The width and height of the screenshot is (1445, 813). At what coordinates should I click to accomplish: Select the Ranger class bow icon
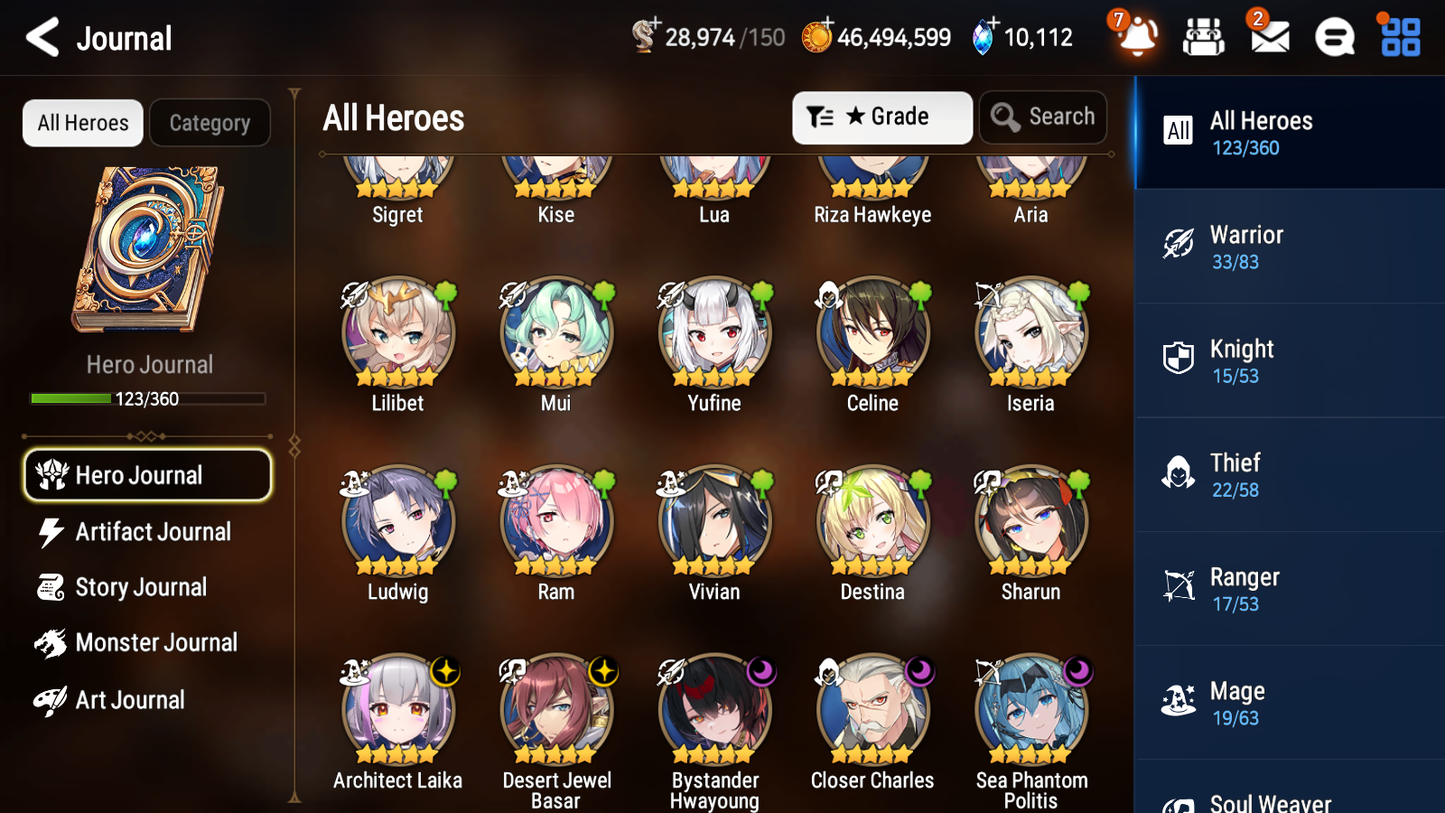tap(1179, 586)
